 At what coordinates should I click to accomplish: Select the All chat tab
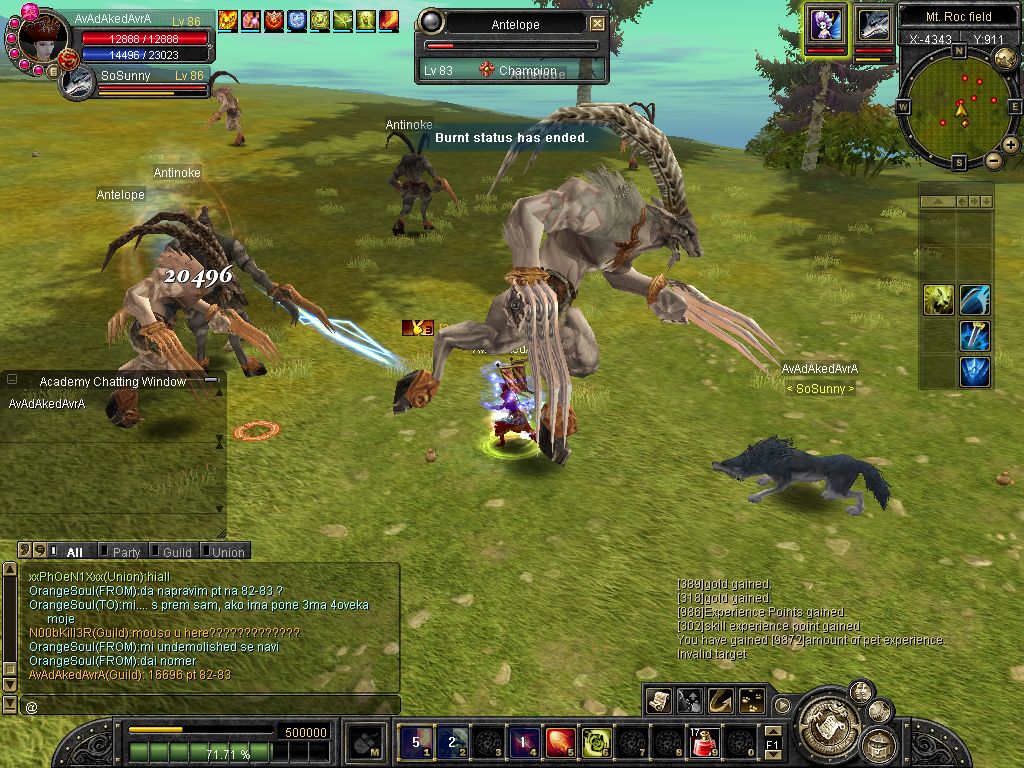[74, 551]
